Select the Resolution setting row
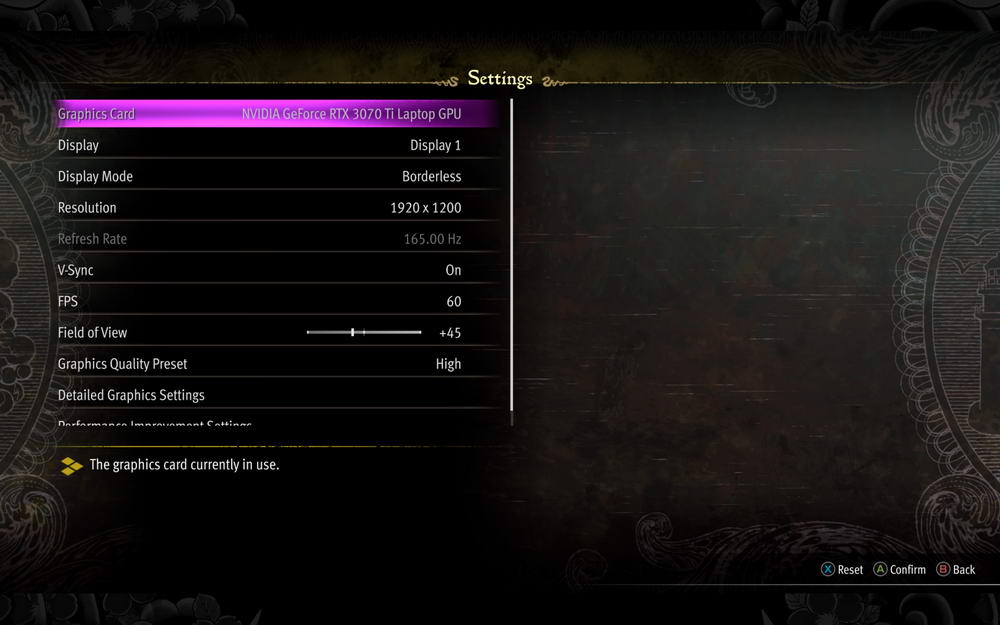Screen dimensions: 1000x625 (x=260, y=208)
